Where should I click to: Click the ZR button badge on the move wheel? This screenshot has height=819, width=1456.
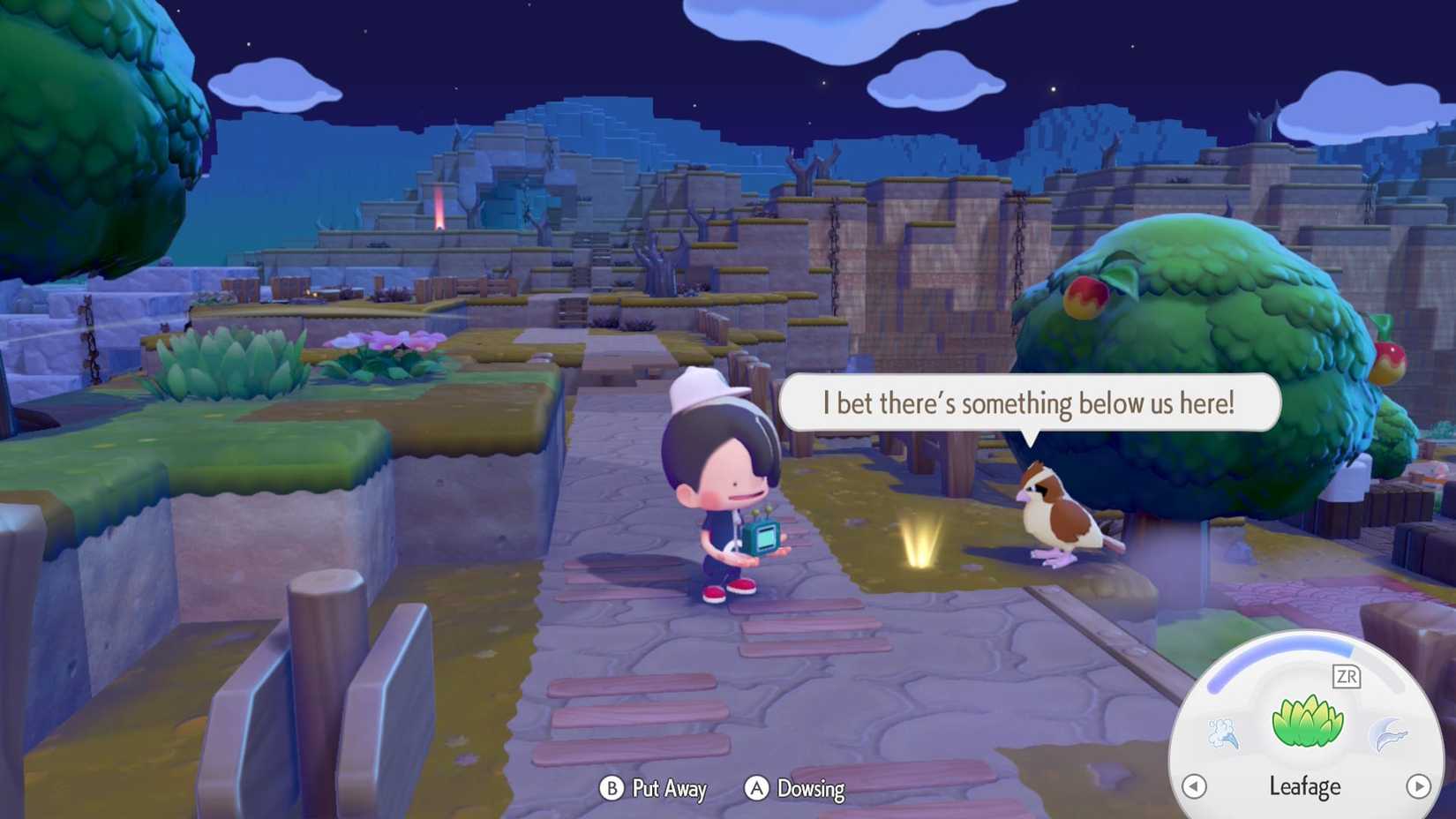coord(1347,676)
